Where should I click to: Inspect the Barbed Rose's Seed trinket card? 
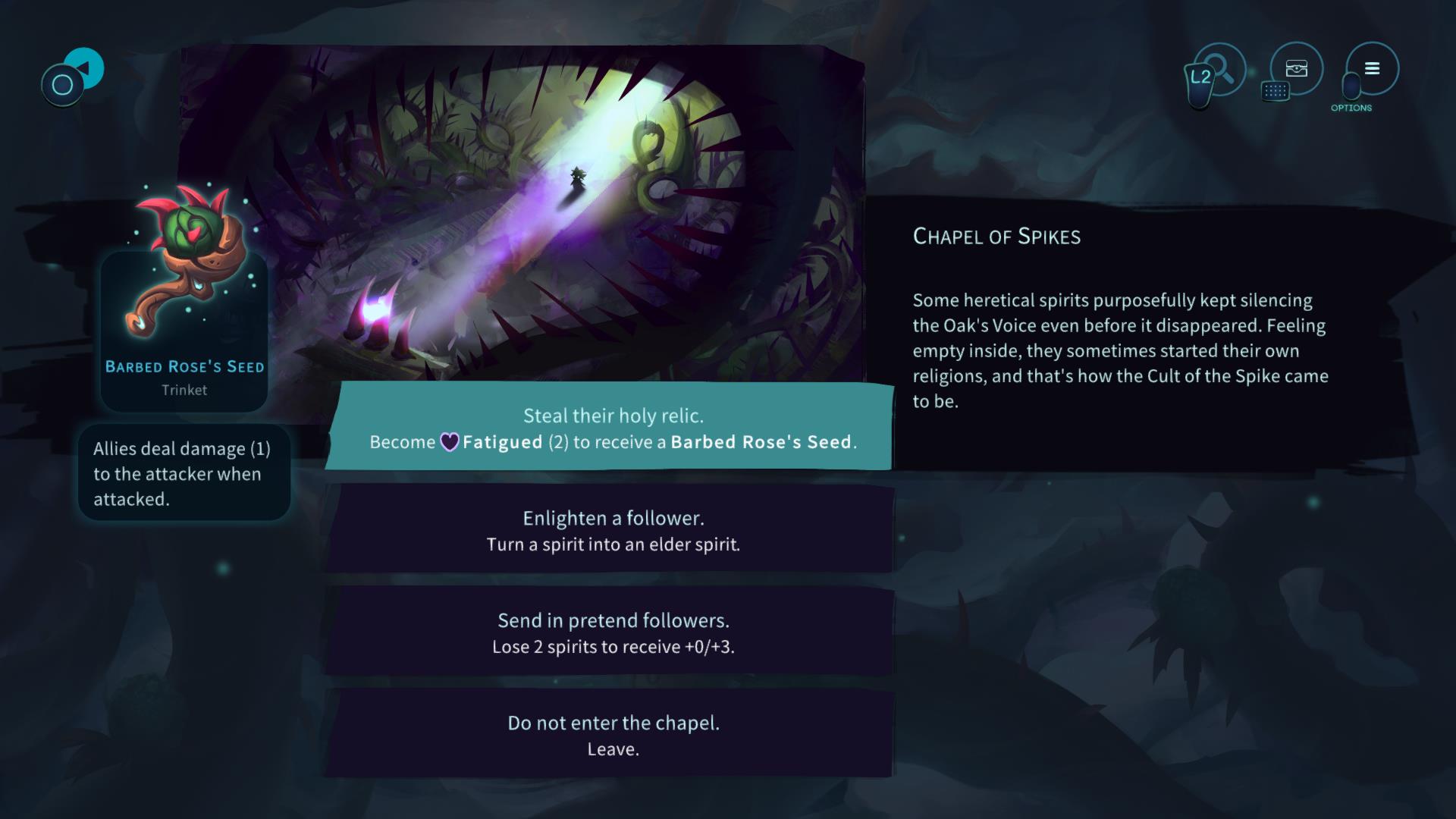(x=184, y=303)
